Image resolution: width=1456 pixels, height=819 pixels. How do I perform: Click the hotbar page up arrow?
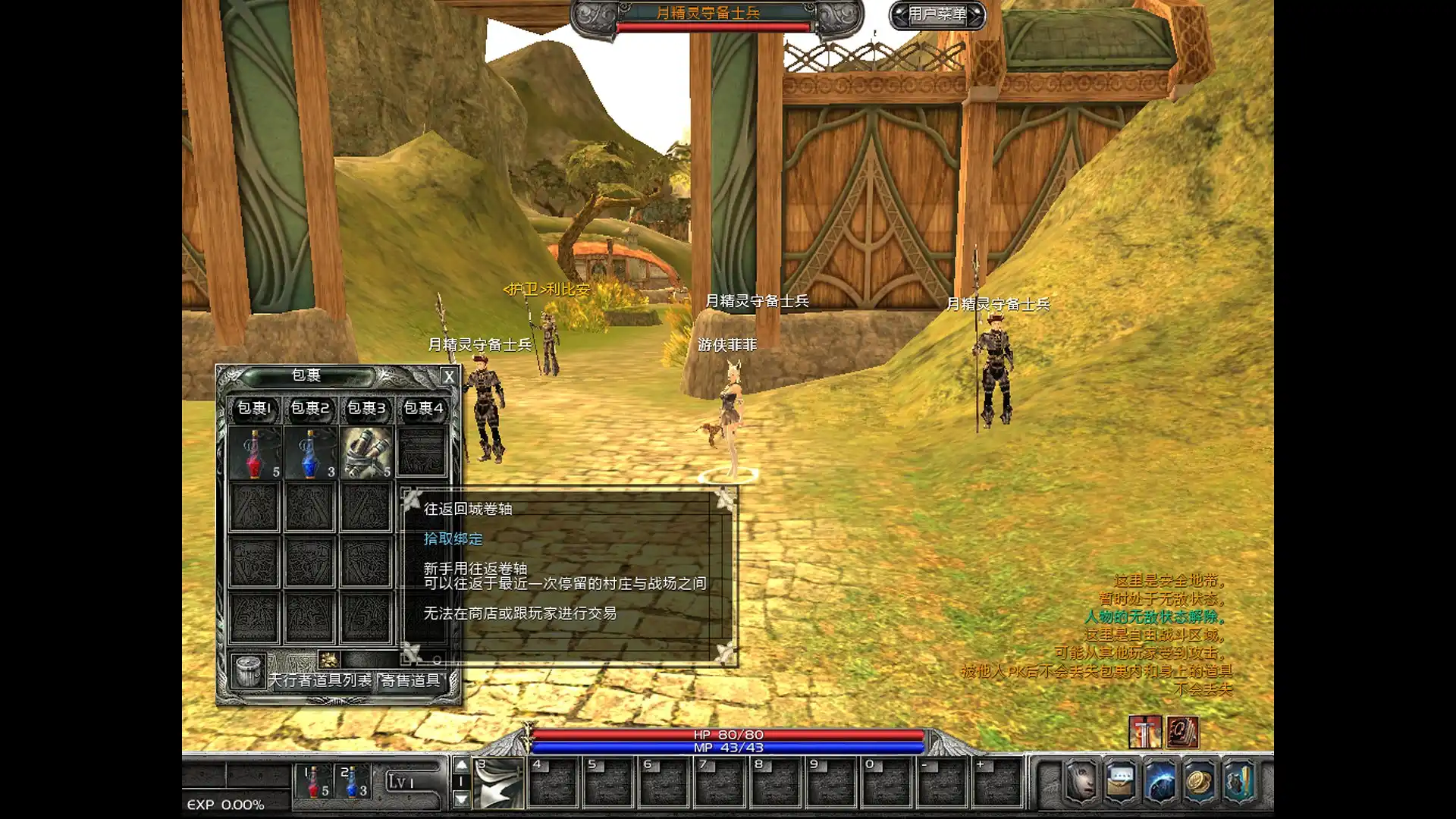point(461,764)
